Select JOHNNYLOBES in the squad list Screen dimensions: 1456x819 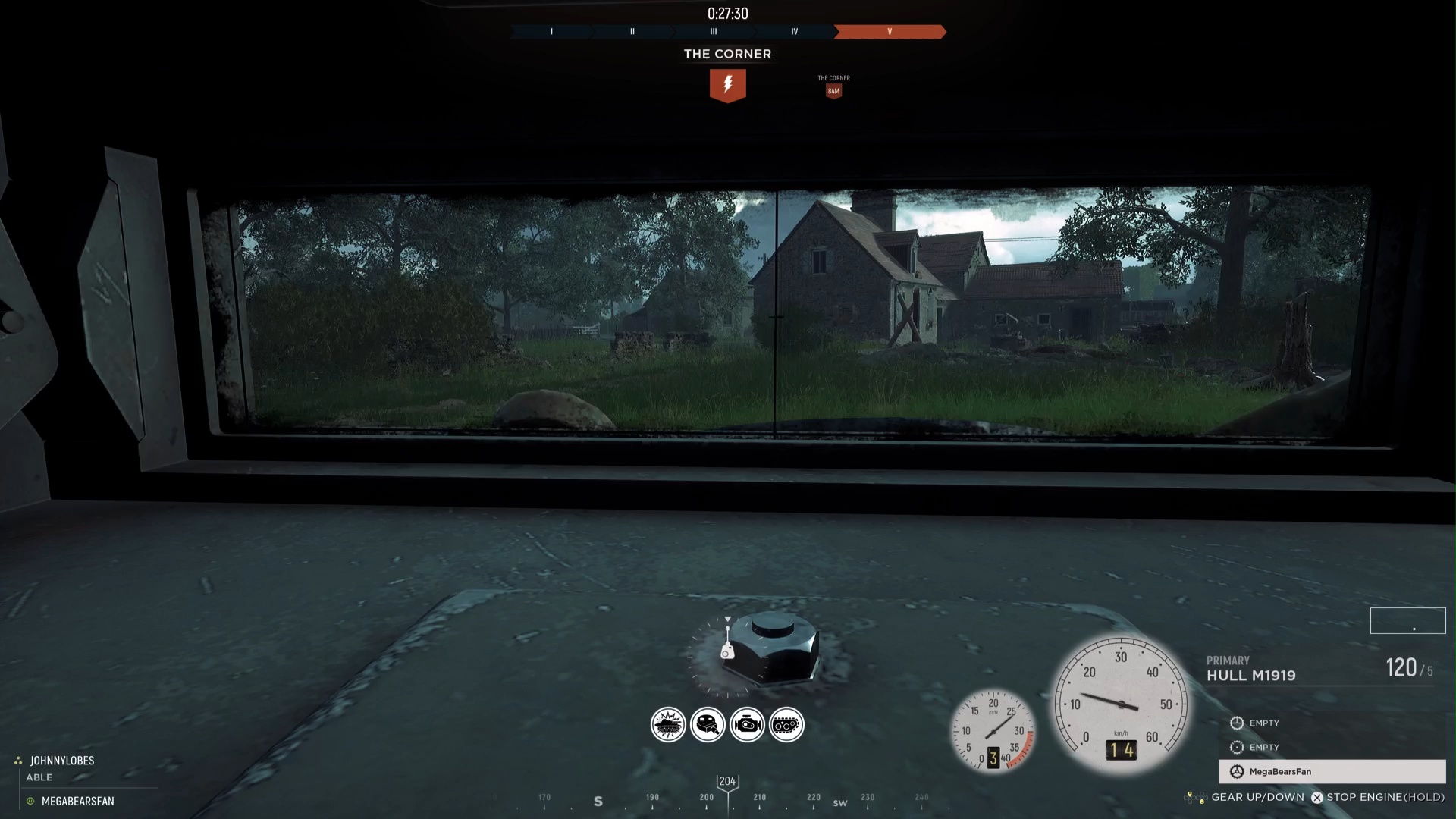62,761
